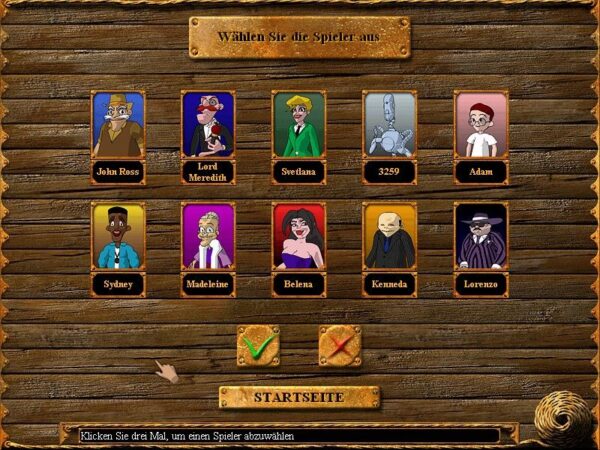The height and width of the screenshot is (450, 600).
Task: Choose Adam with the red cap
Action: pyautogui.click(x=481, y=125)
